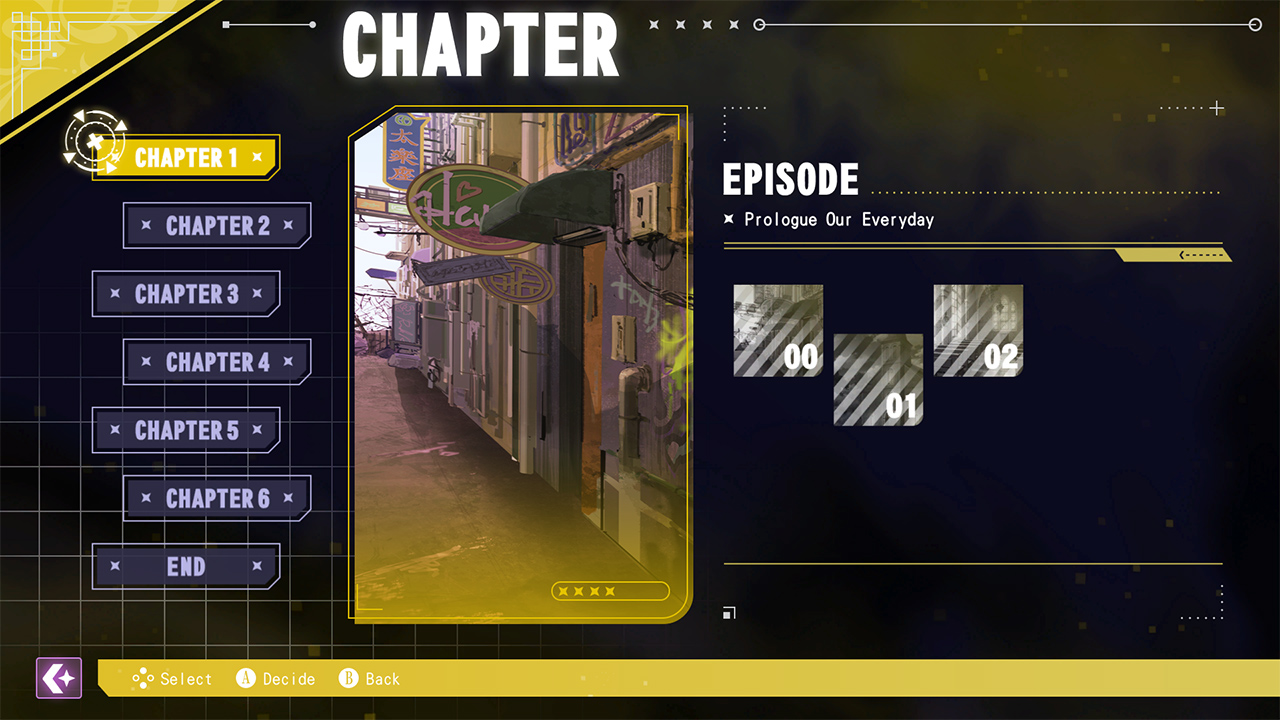1280x720 pixels.
Task: Switch to Chapter 2
Action: (216, 225)
